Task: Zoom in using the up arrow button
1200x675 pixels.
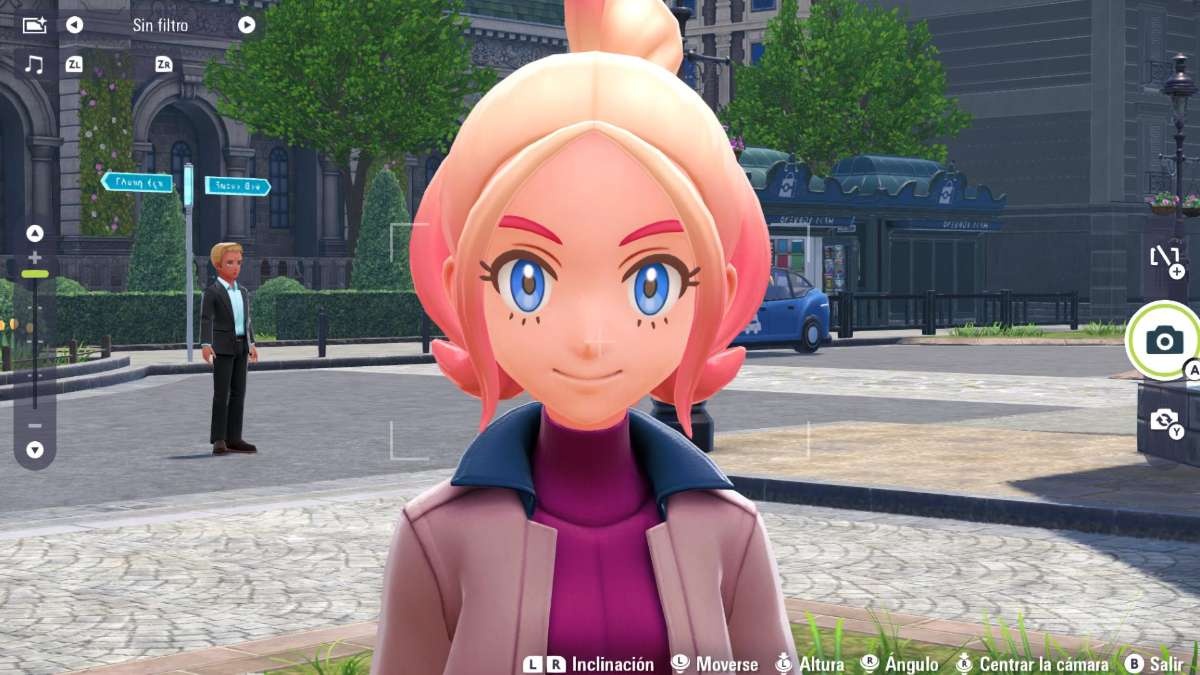Action: click(35, 234)
